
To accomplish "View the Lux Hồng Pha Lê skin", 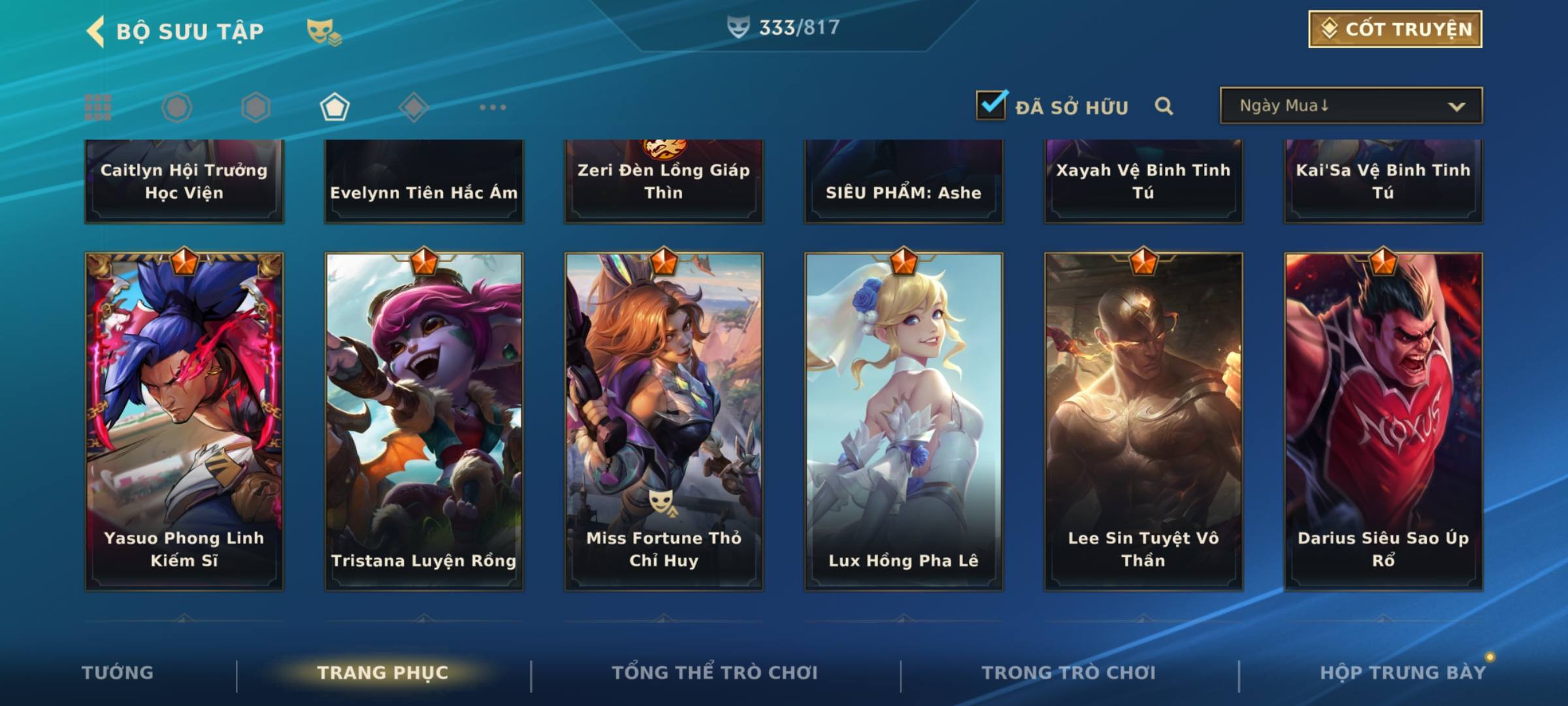I will coord(904,422).
